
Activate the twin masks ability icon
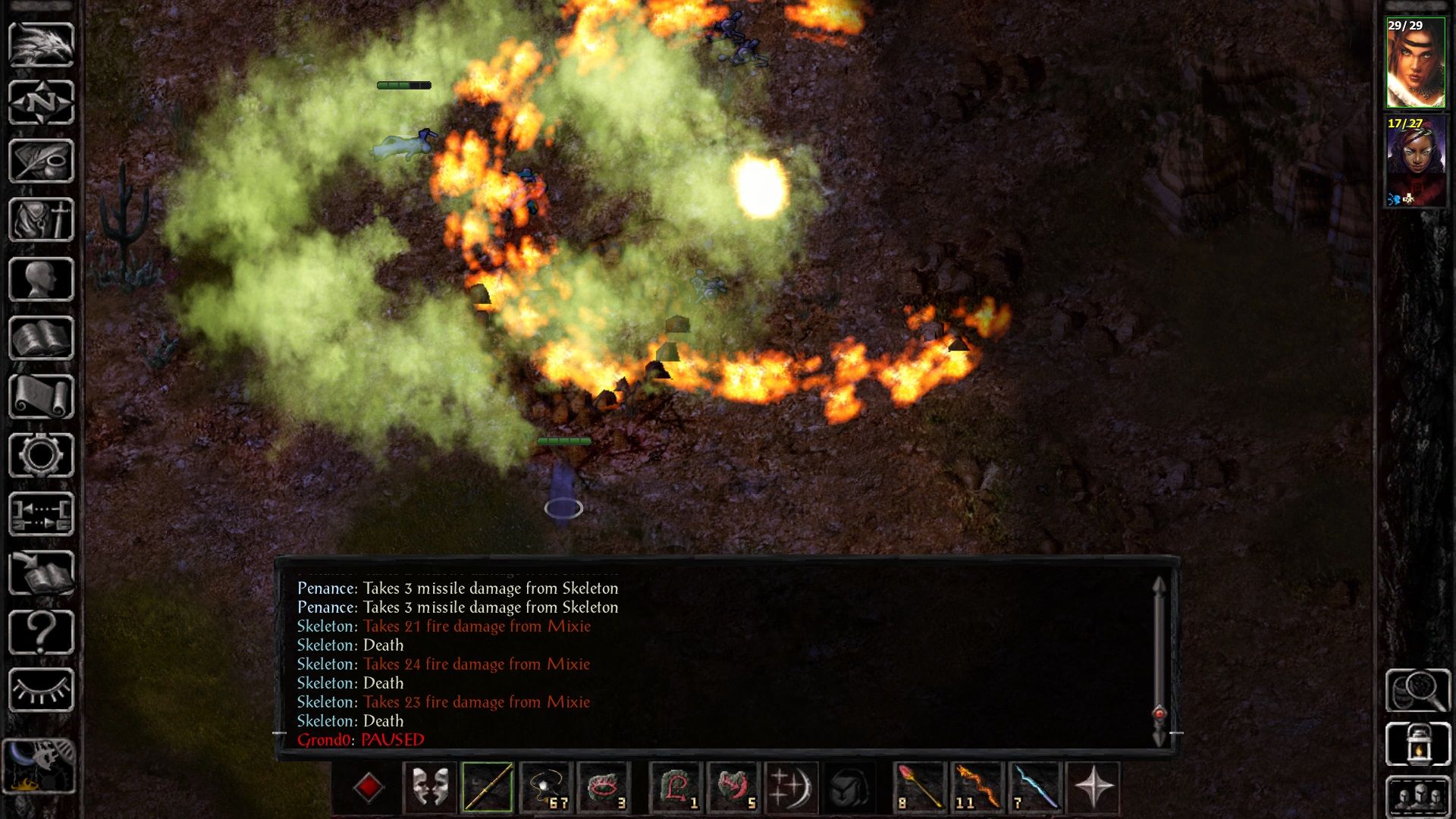(430, 788)
